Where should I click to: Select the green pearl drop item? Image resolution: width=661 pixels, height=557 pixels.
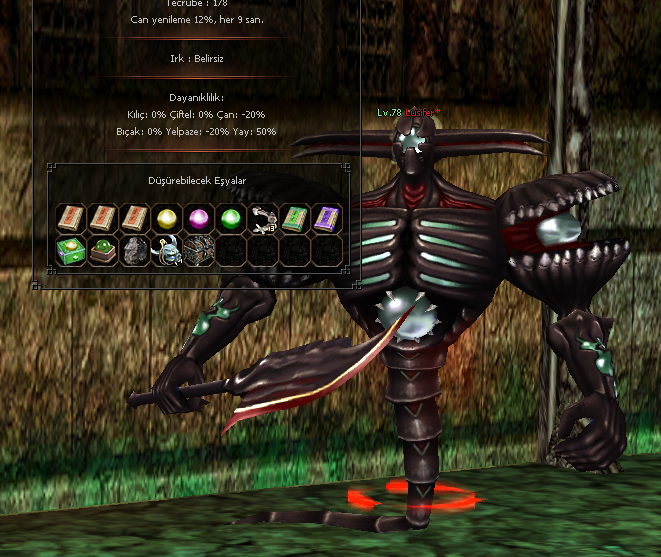pos(231,218)
